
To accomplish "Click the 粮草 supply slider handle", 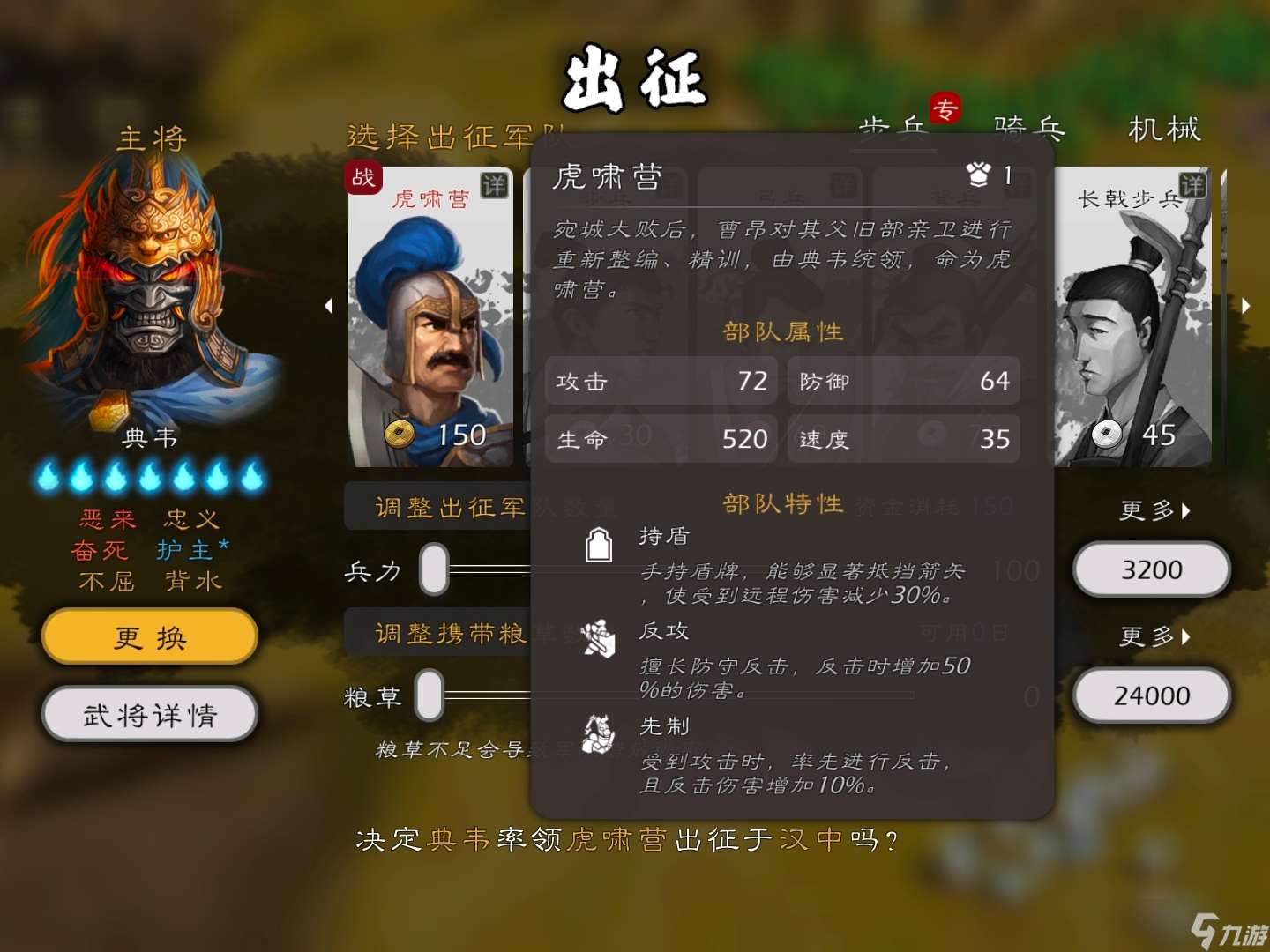I will pyautogui.click(x=431, y=695).
